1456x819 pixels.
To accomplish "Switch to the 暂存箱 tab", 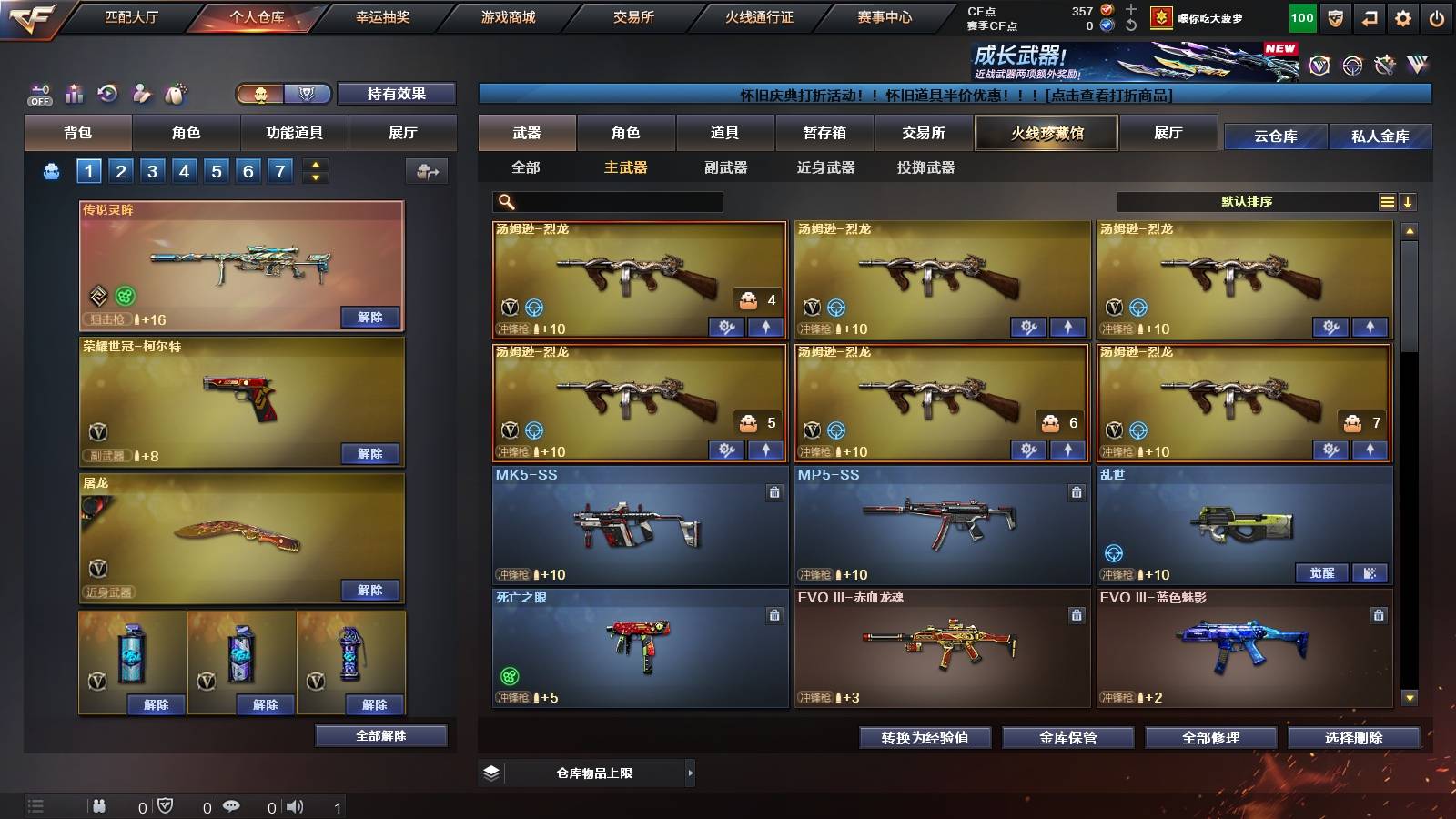I will click(x=825, y=133).
